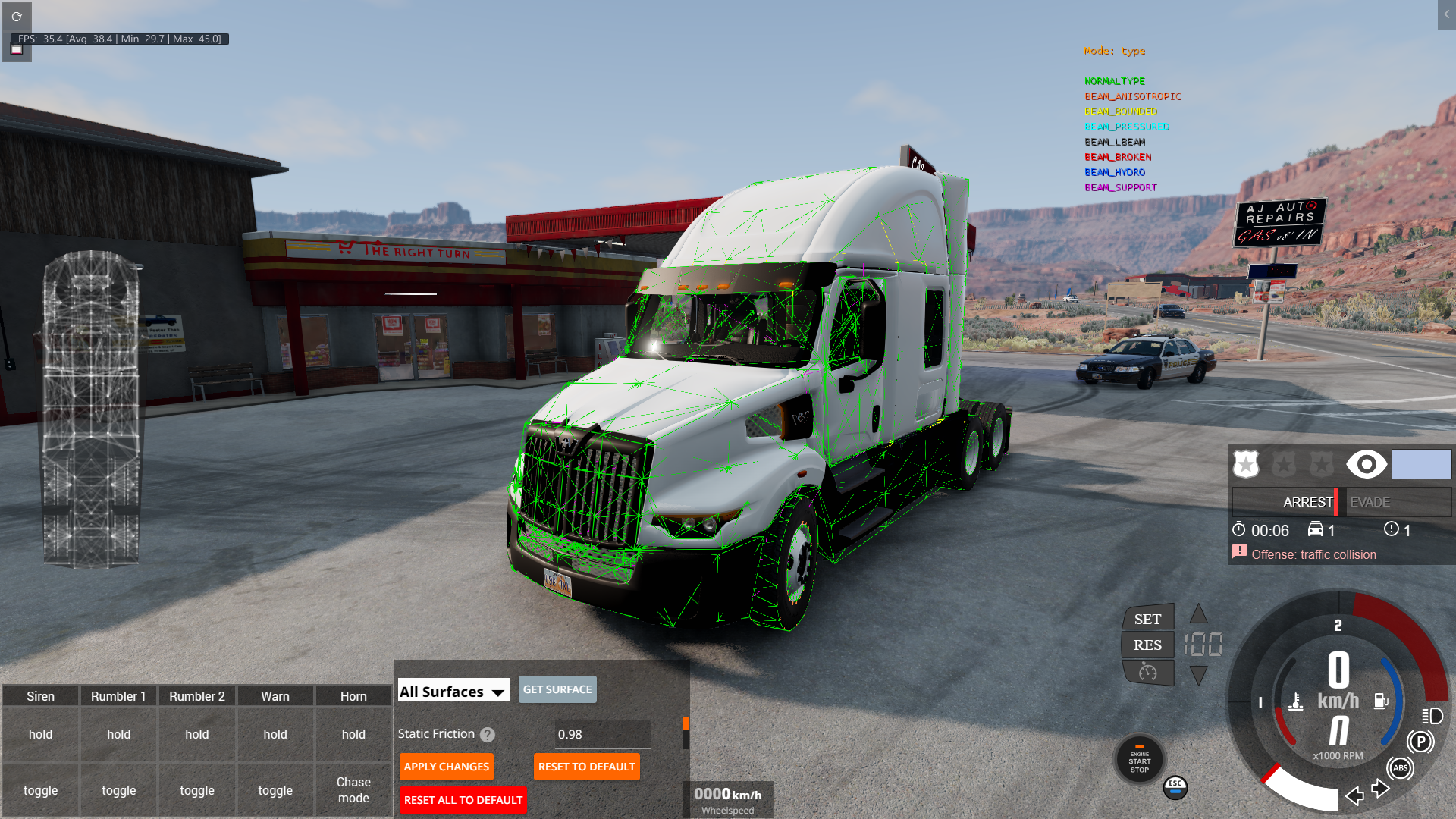1456x819 pixels.
Task: Decrease cruise speed with down arrow
Action: 1198,675
